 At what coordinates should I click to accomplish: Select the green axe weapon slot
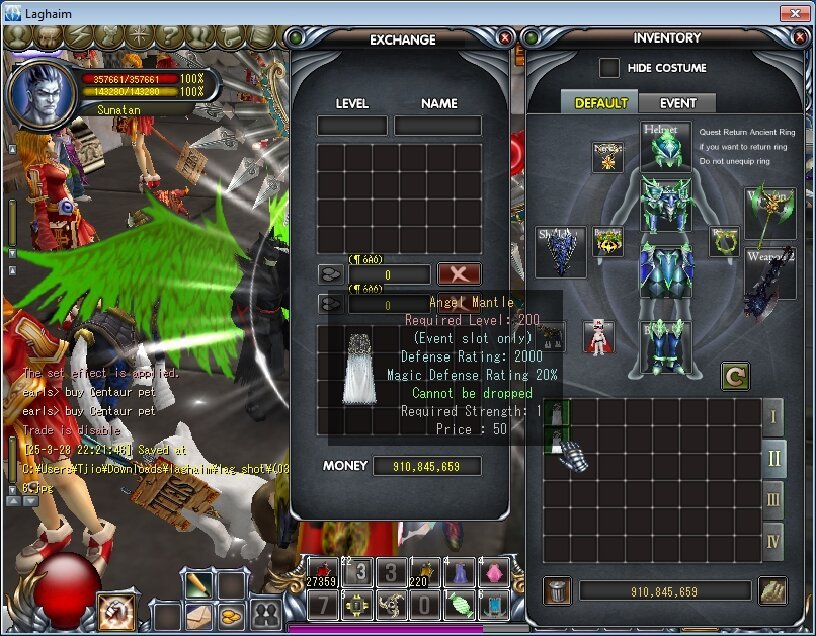[770, 211]
